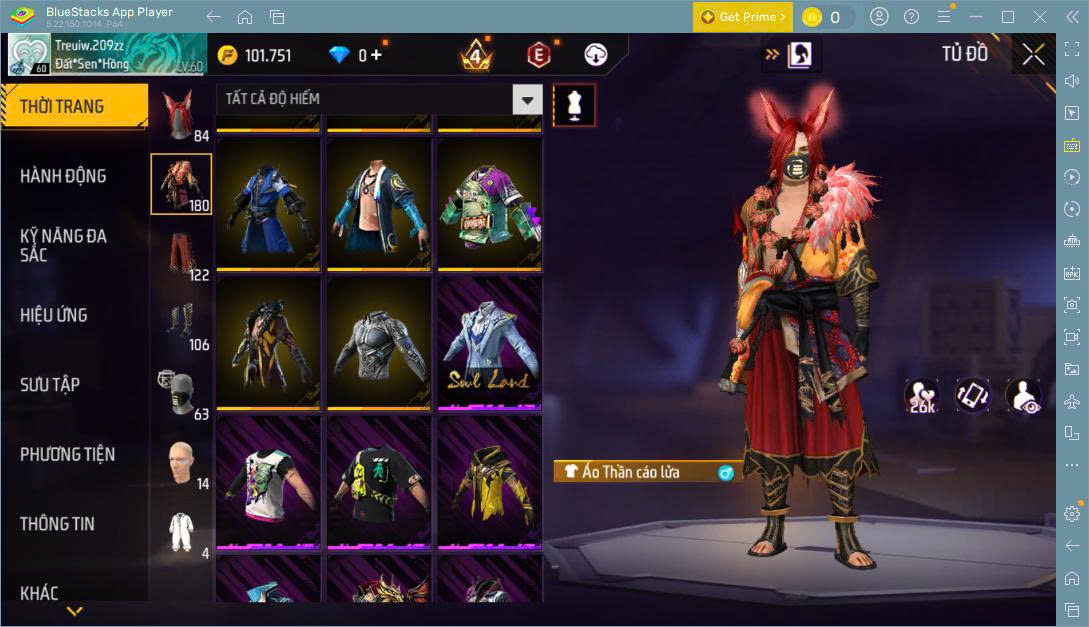The width and height of the screenshot is (1089, 627).
Task: Open the HIỆU ỨNG section
Action: tap(54, 315)
